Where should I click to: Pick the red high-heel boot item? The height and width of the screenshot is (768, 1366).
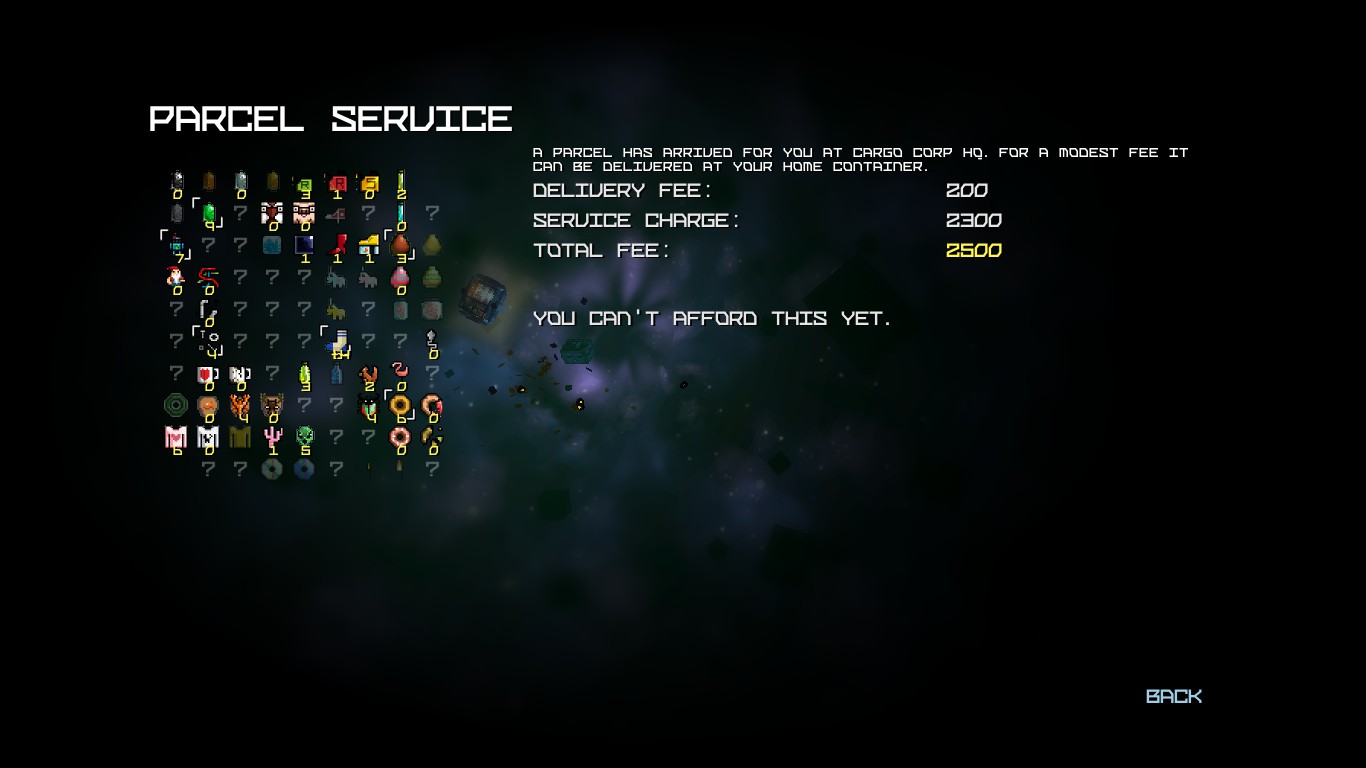[337, 244]
